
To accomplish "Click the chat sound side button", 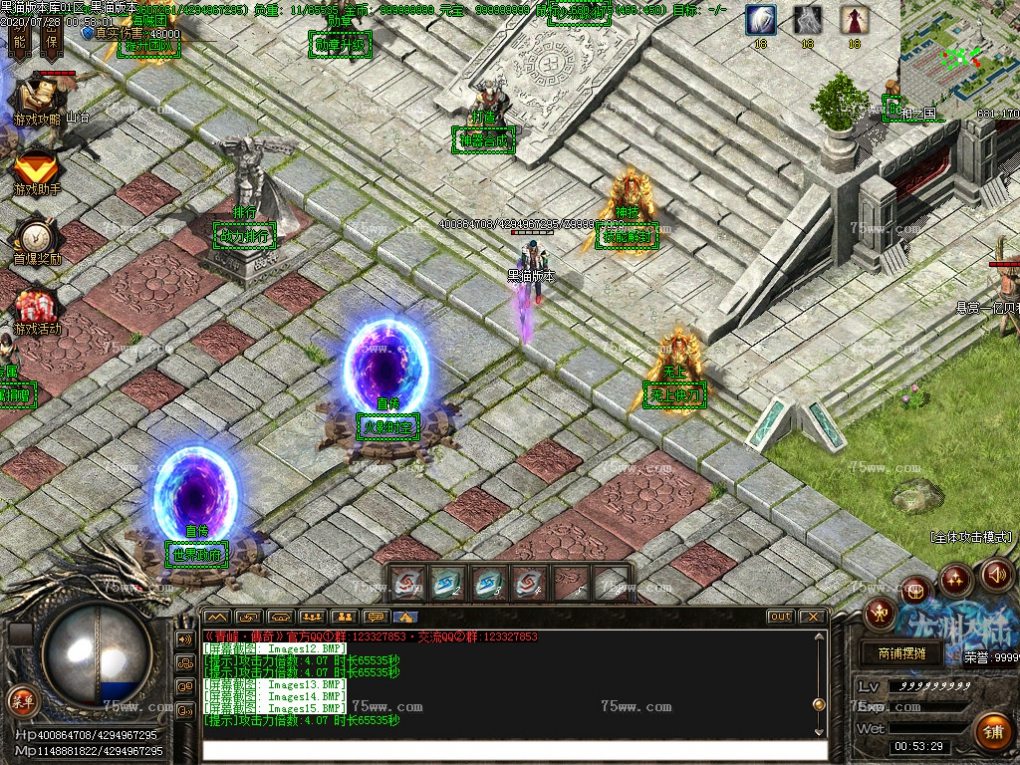I will (185, 639).
